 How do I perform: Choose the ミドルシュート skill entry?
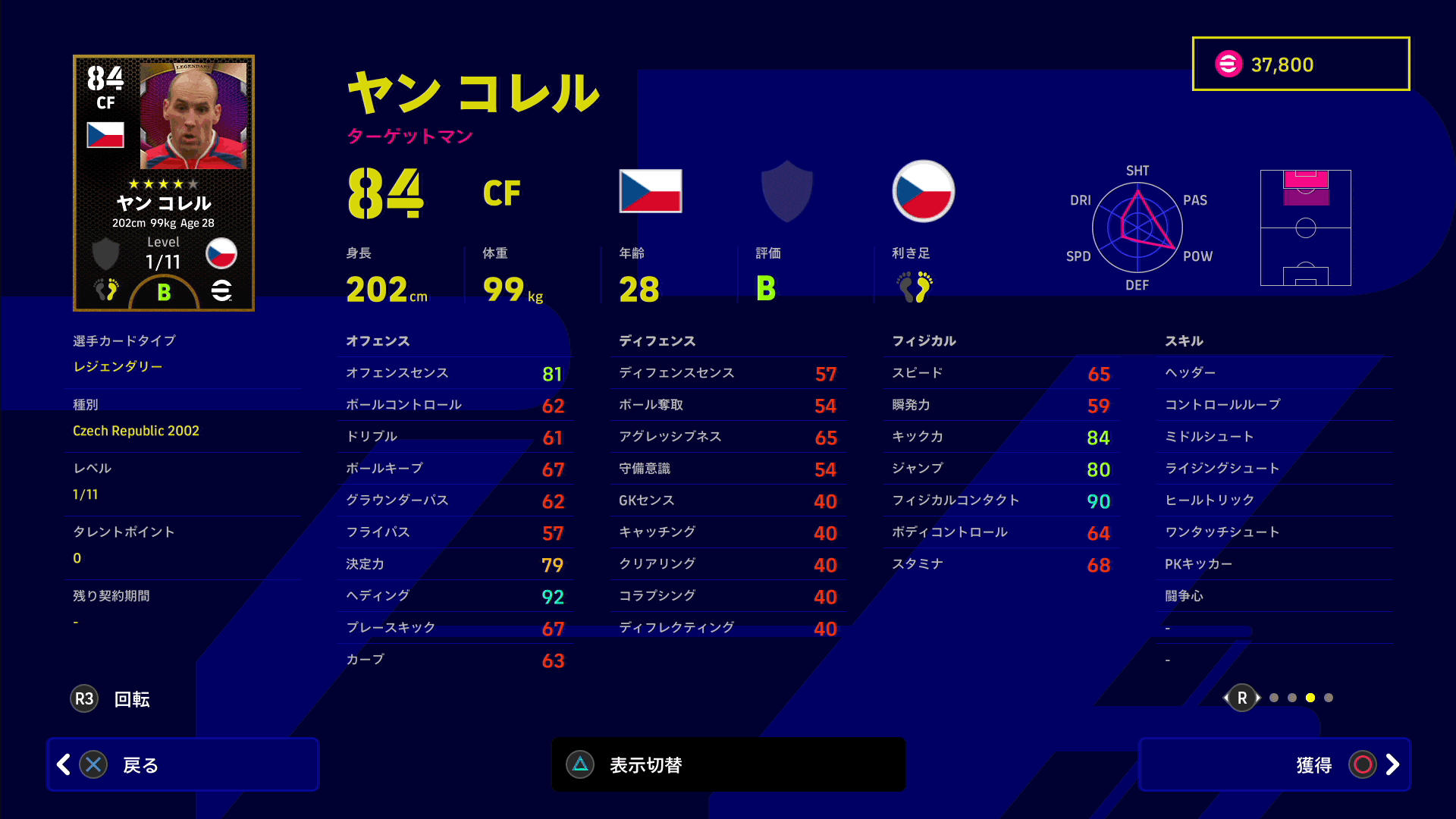coord(1274,436)
